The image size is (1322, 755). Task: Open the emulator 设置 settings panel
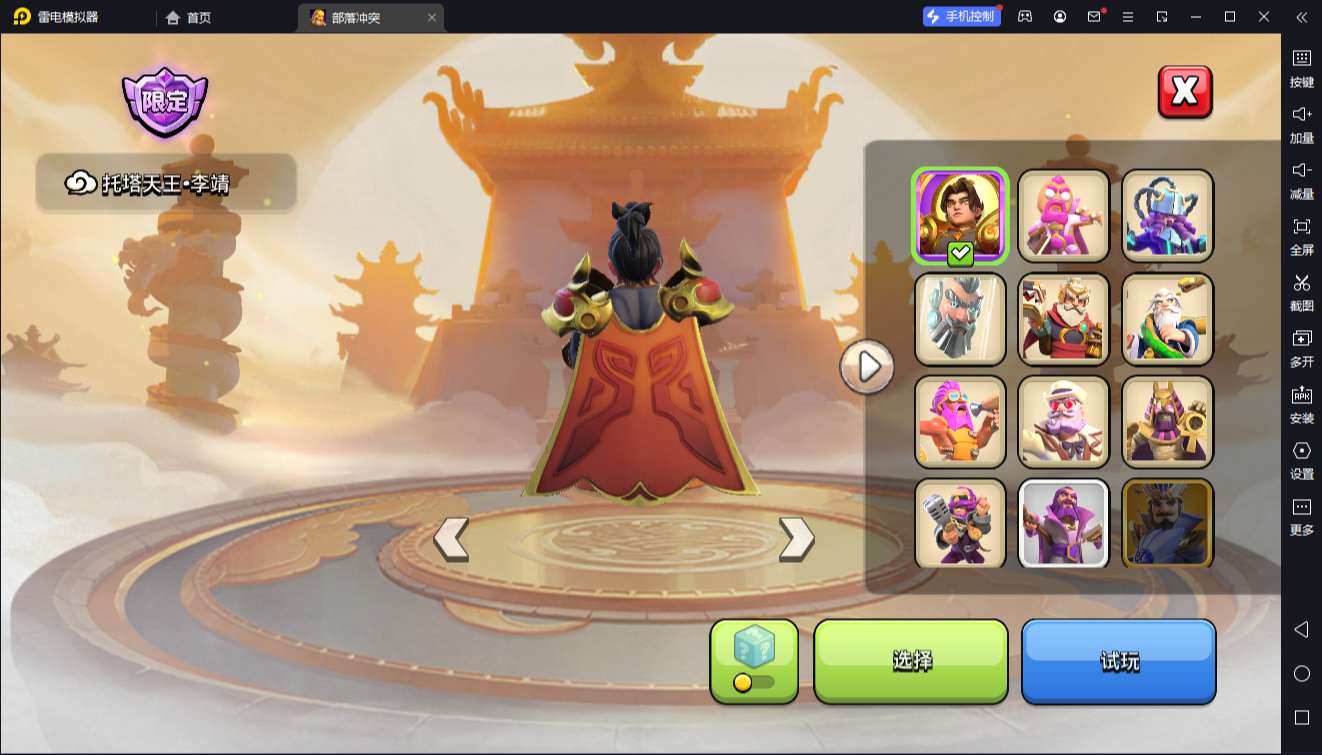[x=1301, y=460]
